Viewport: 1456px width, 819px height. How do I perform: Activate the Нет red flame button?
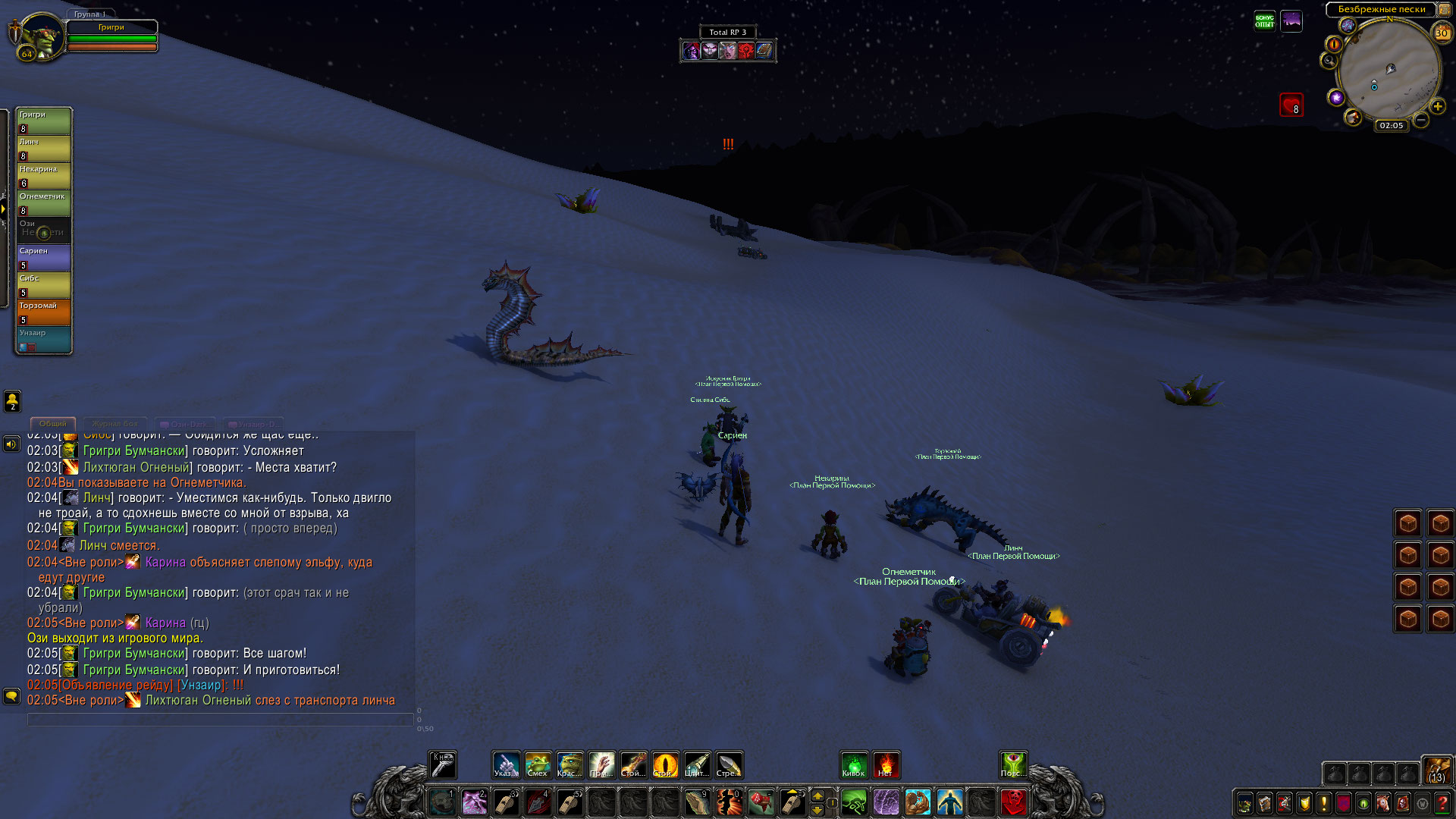coord(886,764)
